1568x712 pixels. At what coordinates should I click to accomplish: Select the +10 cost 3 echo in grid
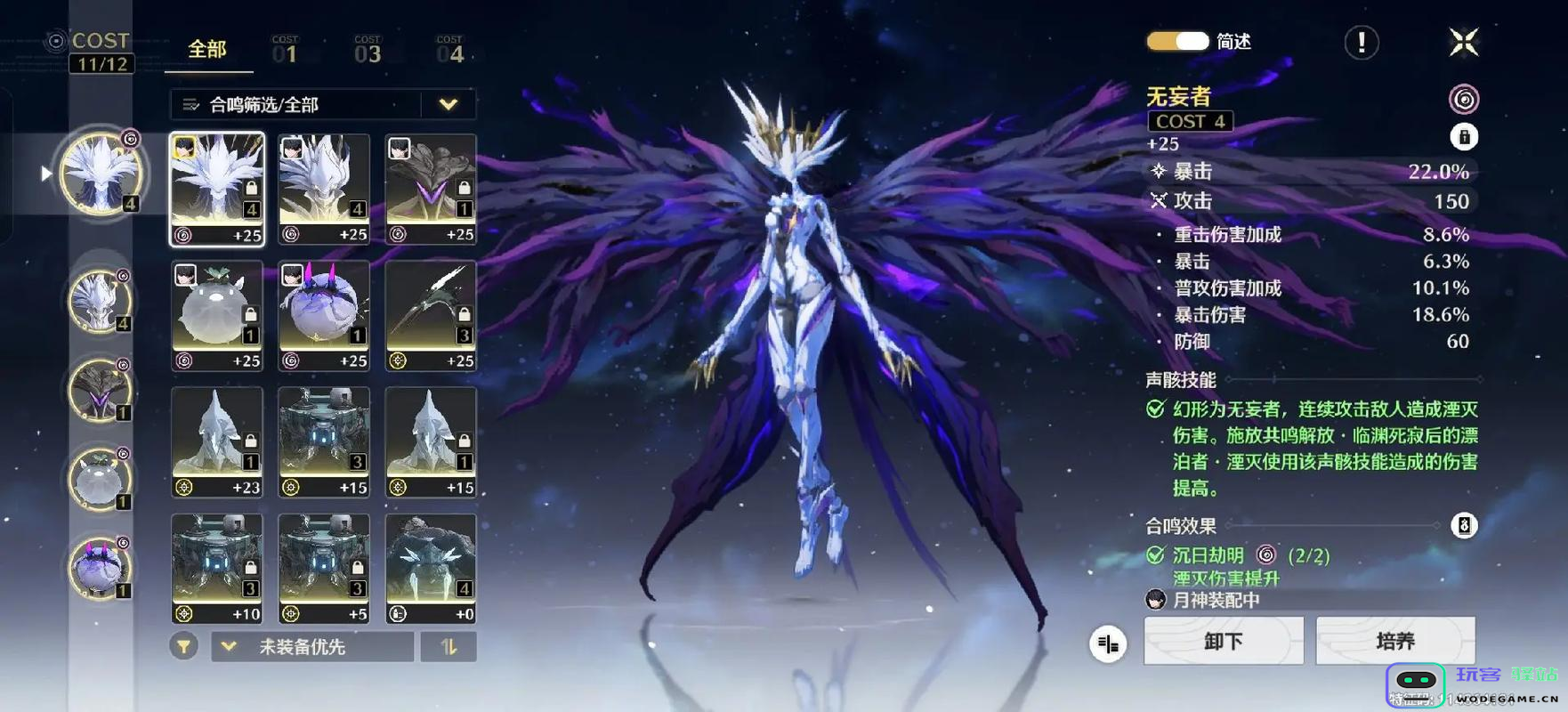click(x=217, y=569)
